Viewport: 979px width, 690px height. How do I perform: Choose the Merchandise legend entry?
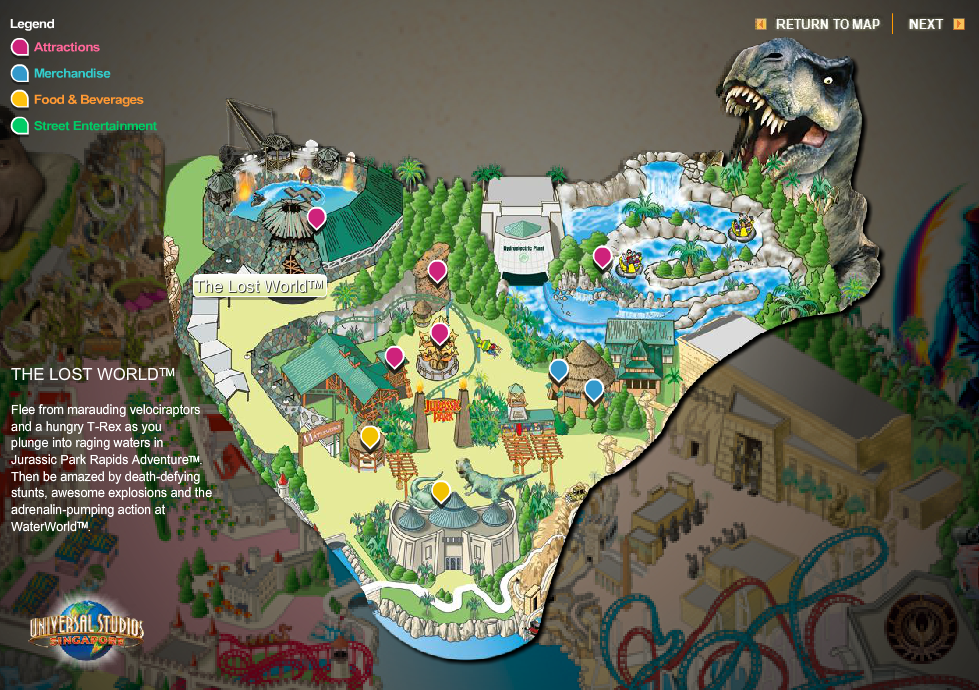71,73
